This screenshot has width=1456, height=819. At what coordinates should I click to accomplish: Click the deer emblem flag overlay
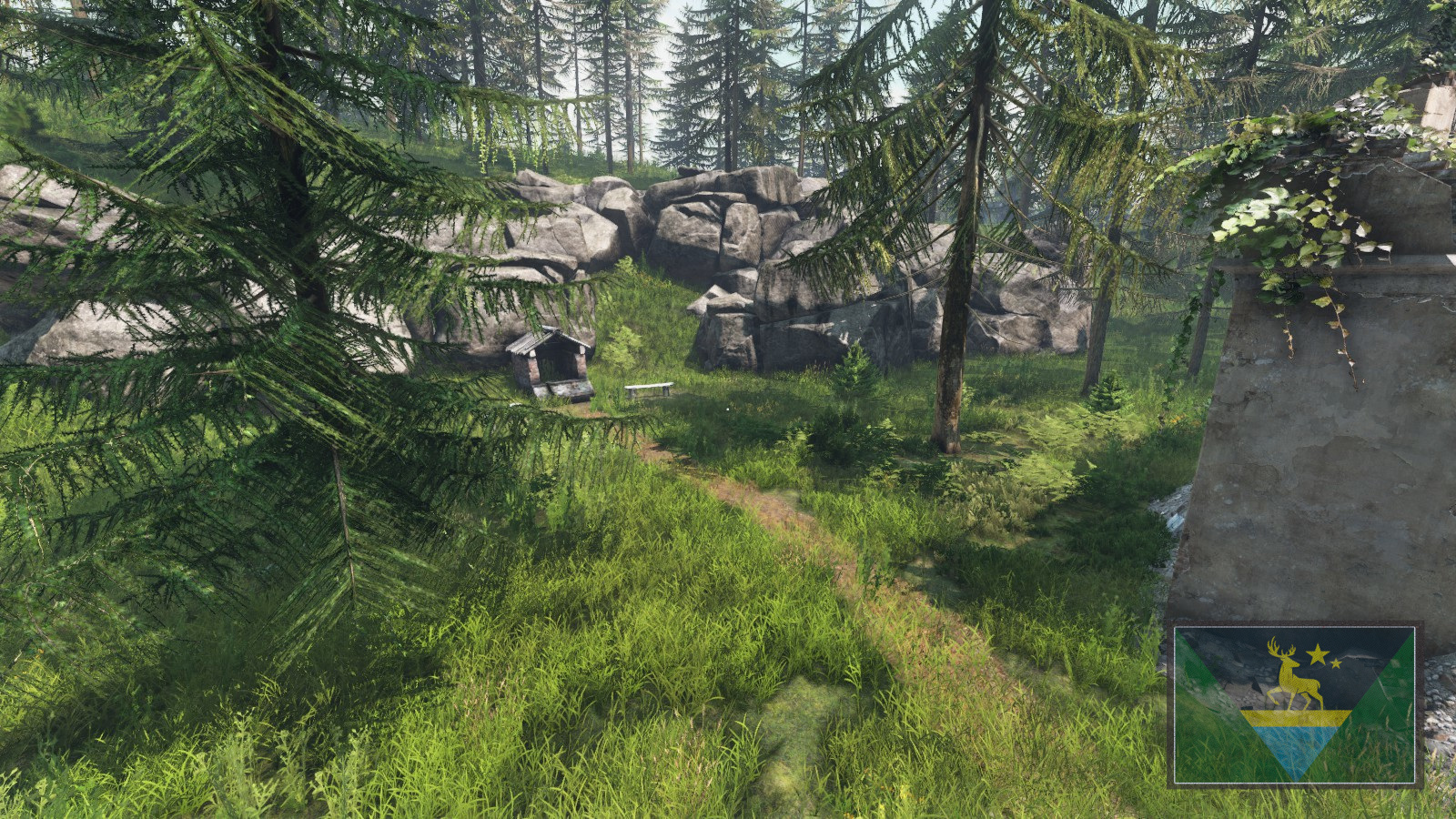pos(1294,704)
